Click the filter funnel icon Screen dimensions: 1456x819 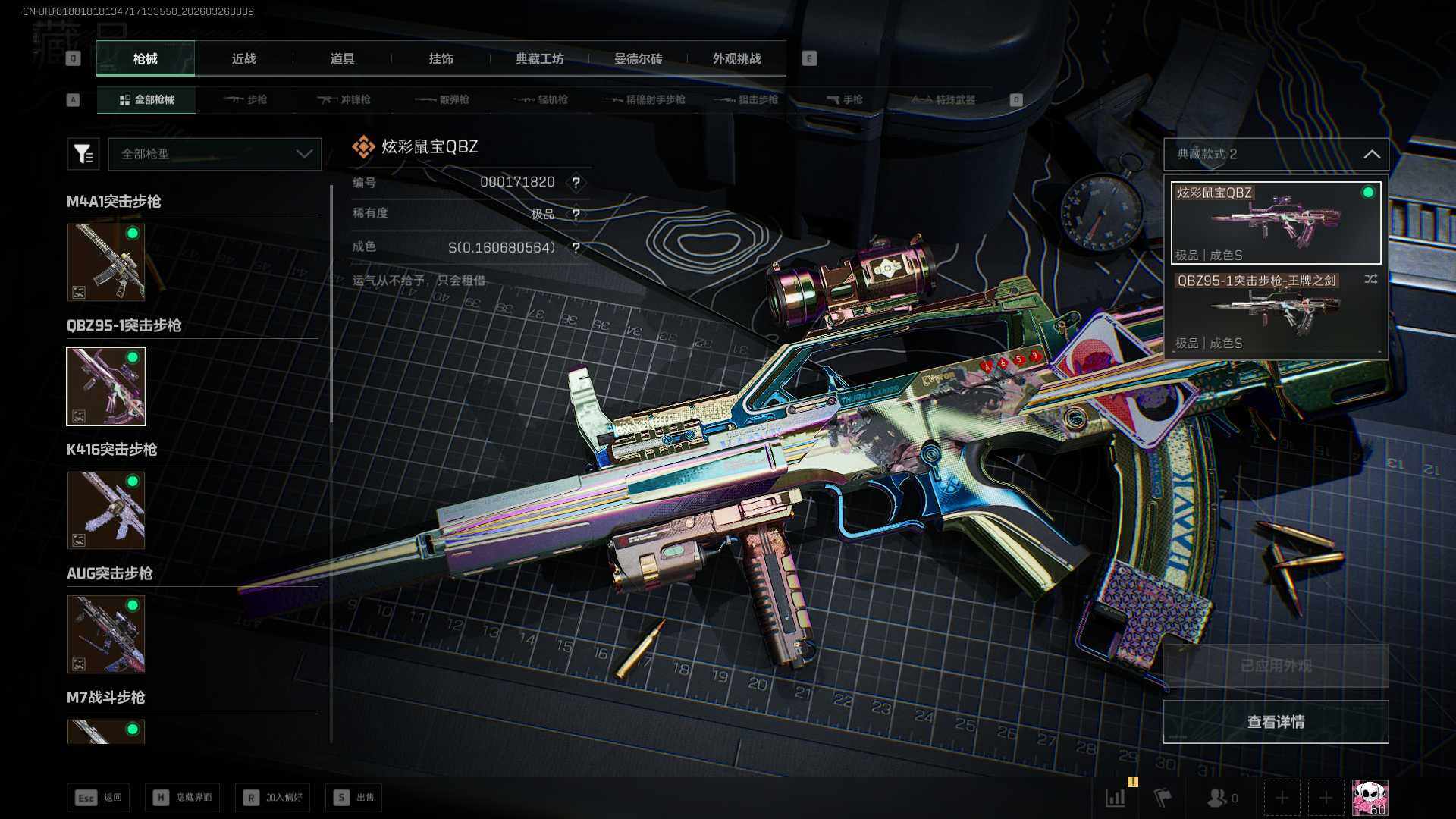pyautogui.click(x=83, y=154)
